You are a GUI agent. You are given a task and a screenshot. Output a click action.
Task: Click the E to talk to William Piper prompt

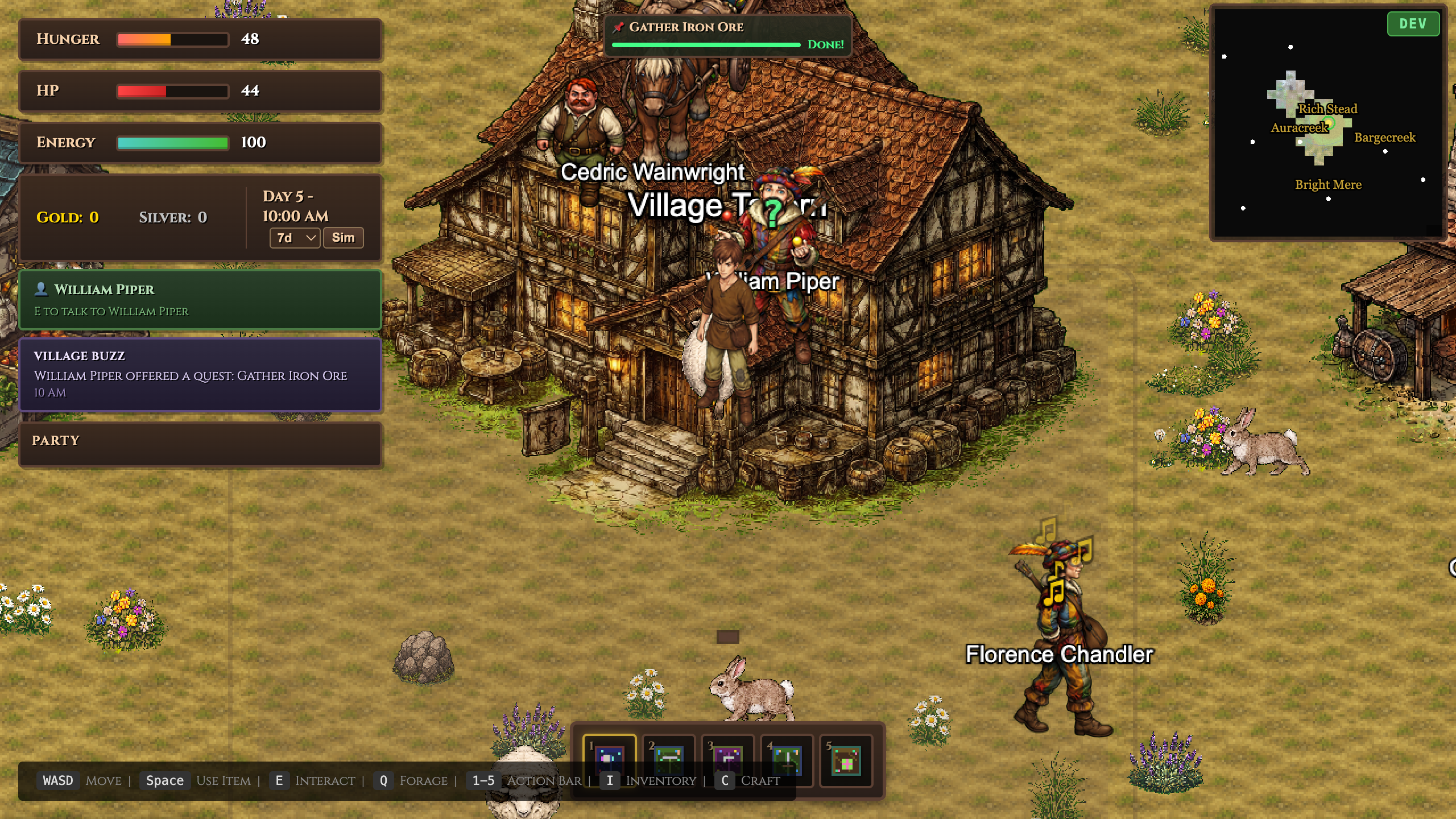(110, 311)
